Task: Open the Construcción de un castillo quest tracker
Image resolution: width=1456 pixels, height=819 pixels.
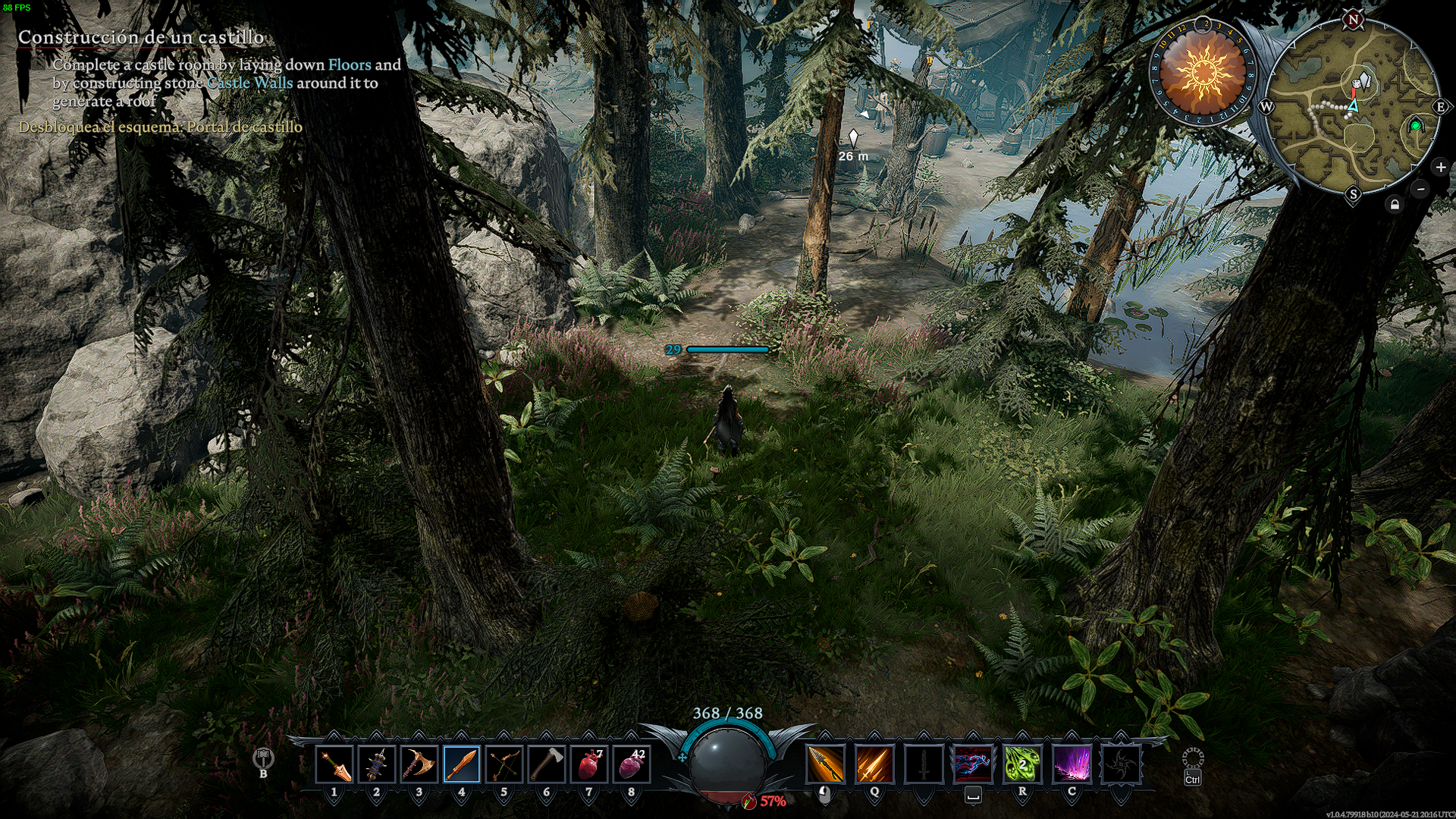Action: [x=141, y=37]
